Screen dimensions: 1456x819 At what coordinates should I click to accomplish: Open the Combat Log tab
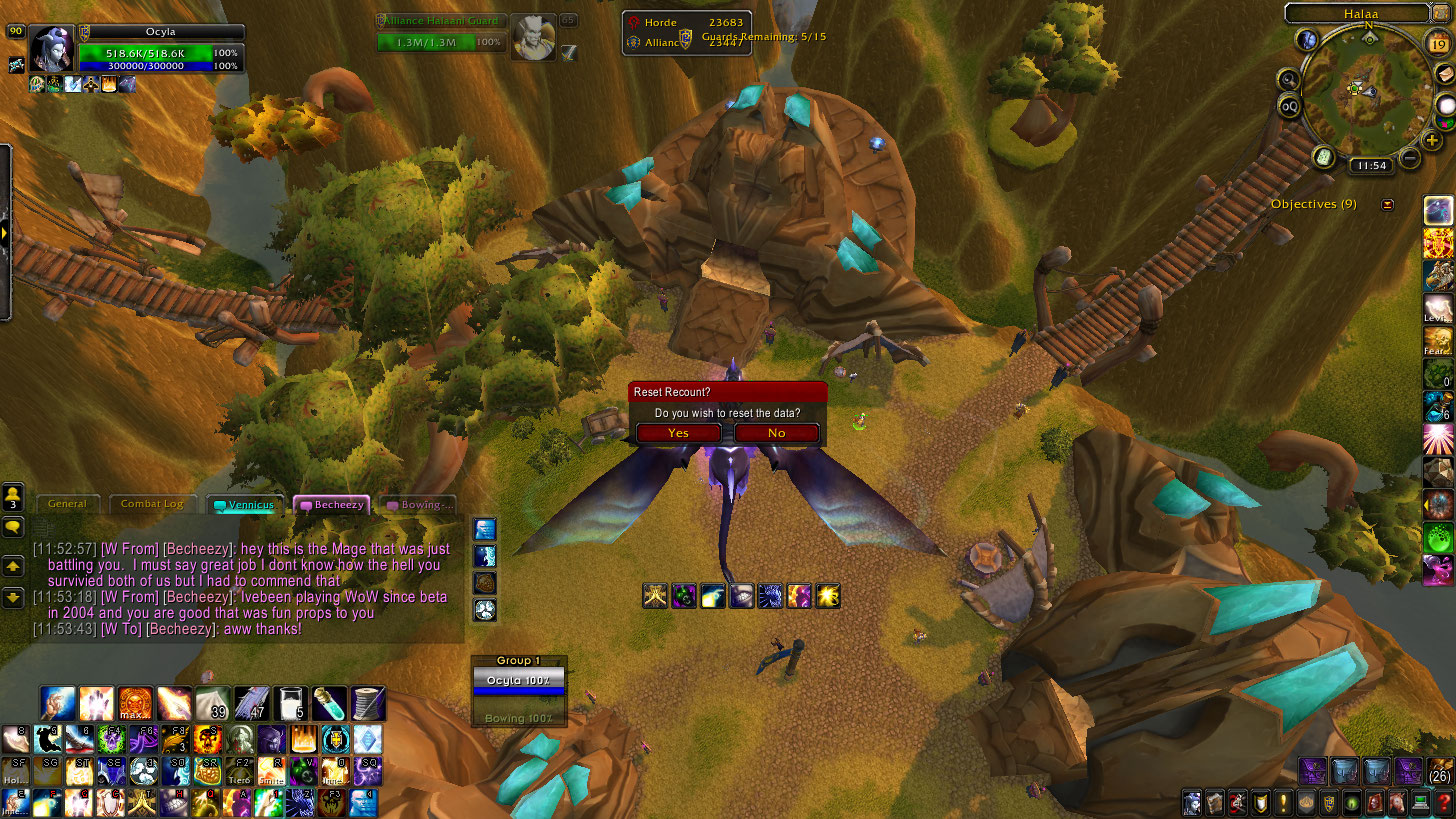(152, 504)
